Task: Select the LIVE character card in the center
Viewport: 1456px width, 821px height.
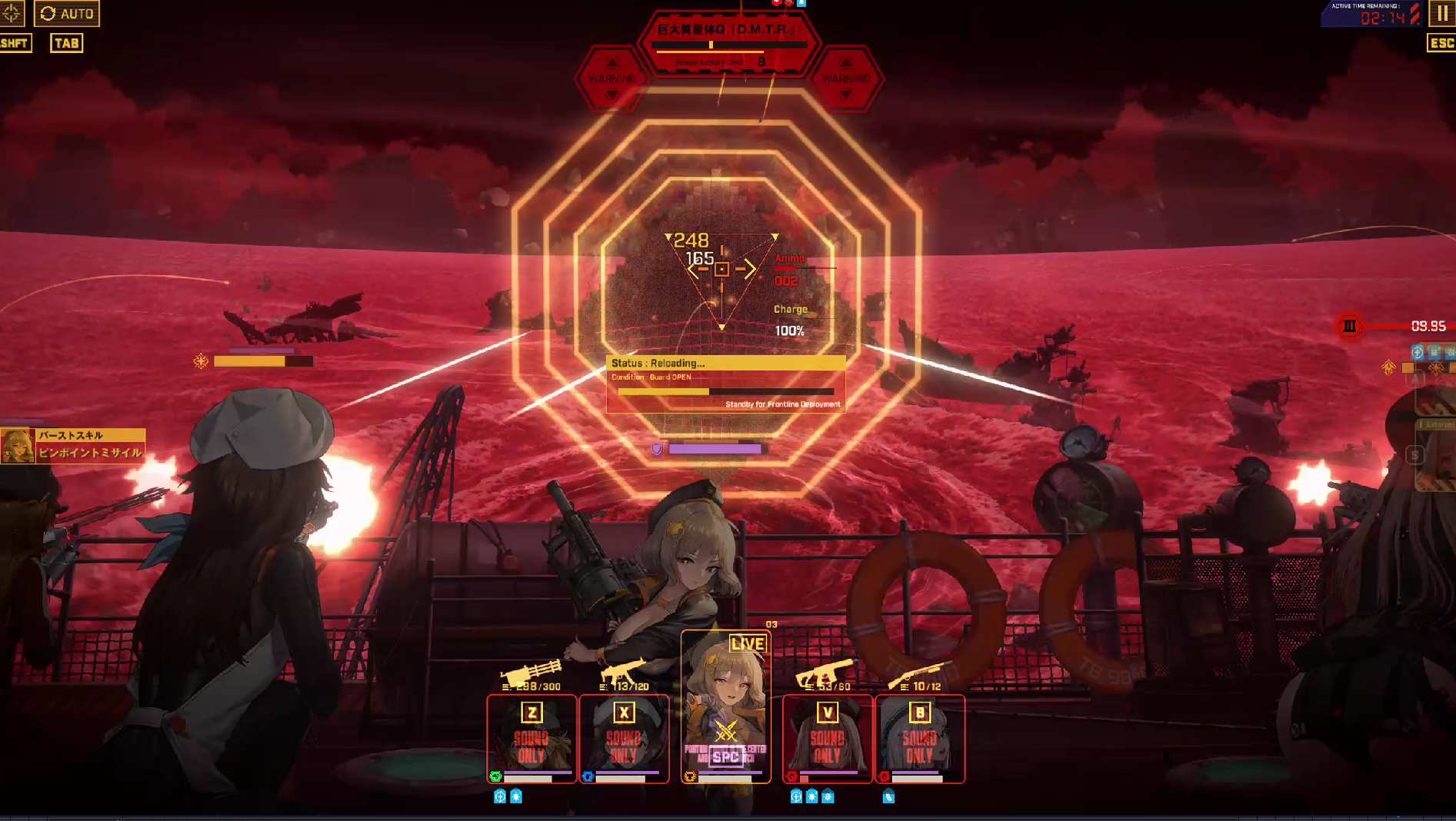Action: pos(725,707)
